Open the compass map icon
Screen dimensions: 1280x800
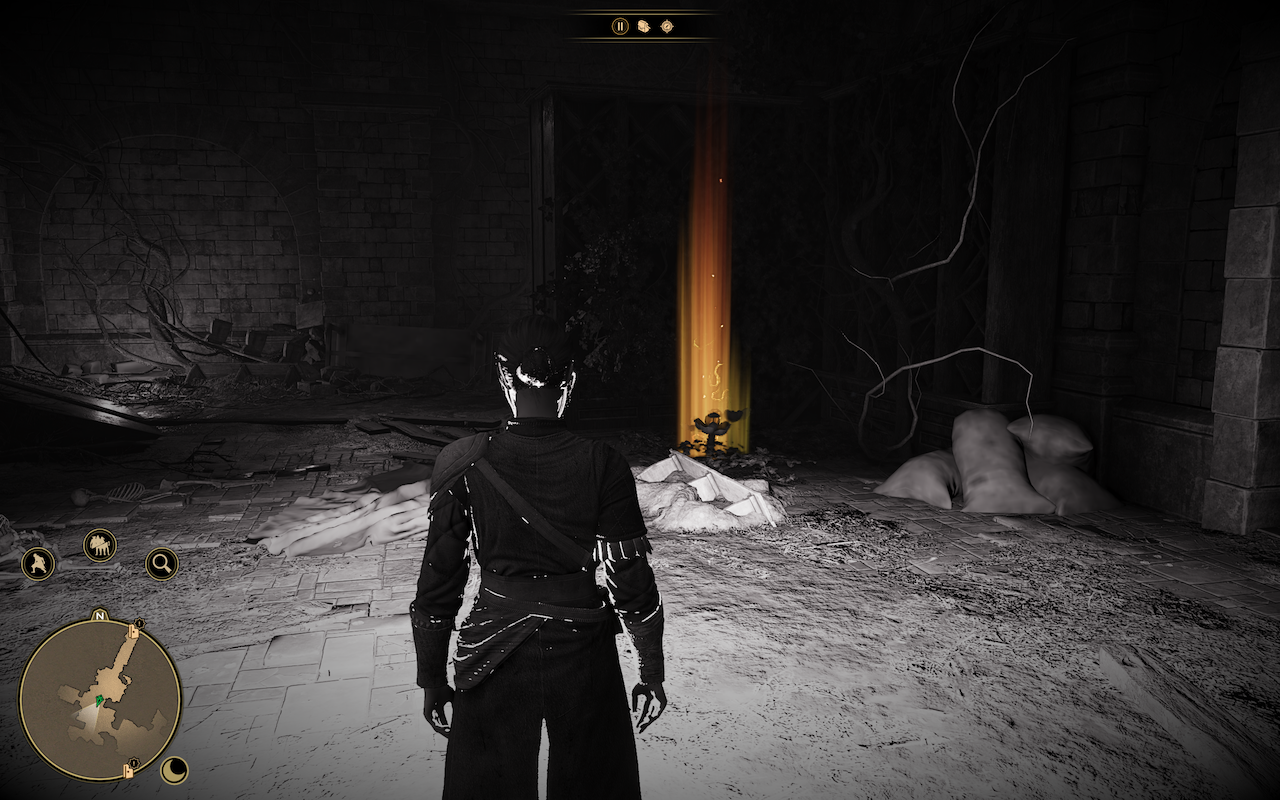(x=667, y=26)
